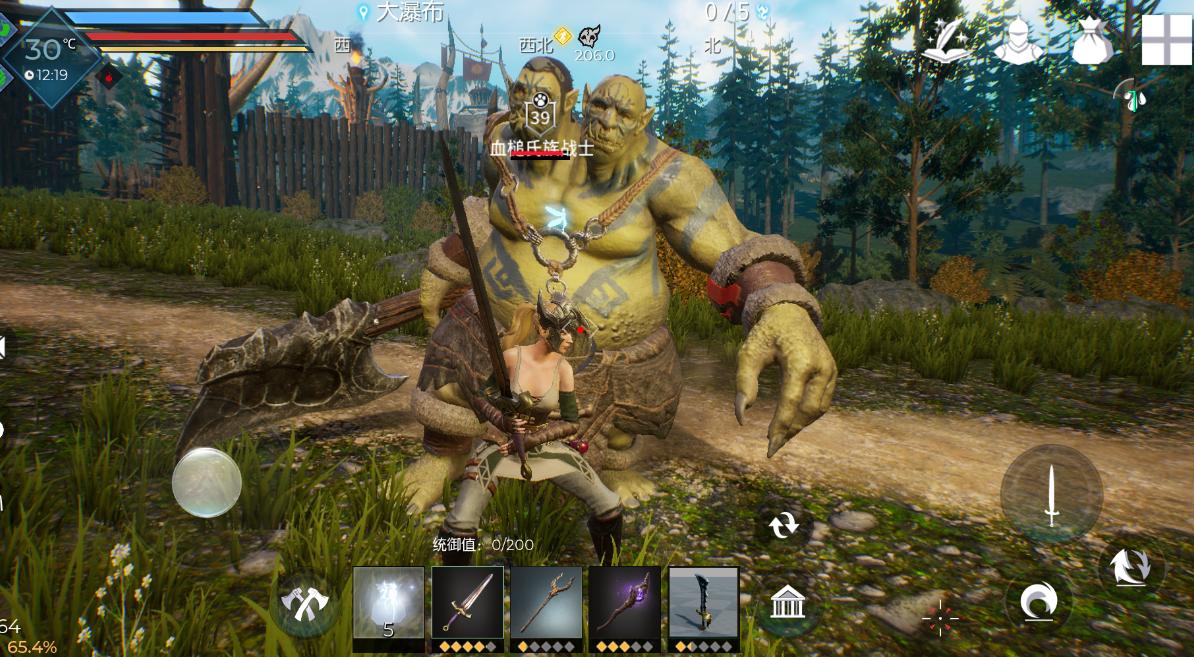Use the double-arrow jump skill button
Image resolution: width=1194 pixels, height=657 pixels.
point(1130,565)
